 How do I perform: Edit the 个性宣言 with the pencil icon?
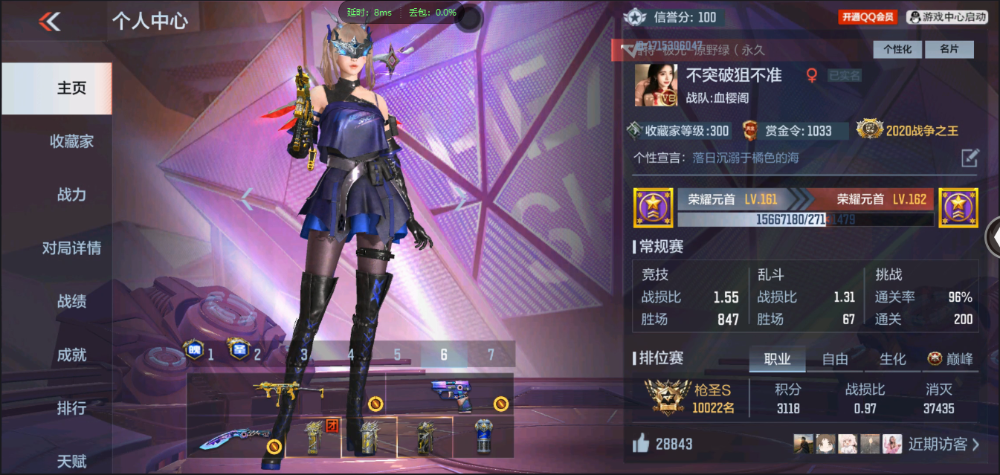[x=969, y=158]
